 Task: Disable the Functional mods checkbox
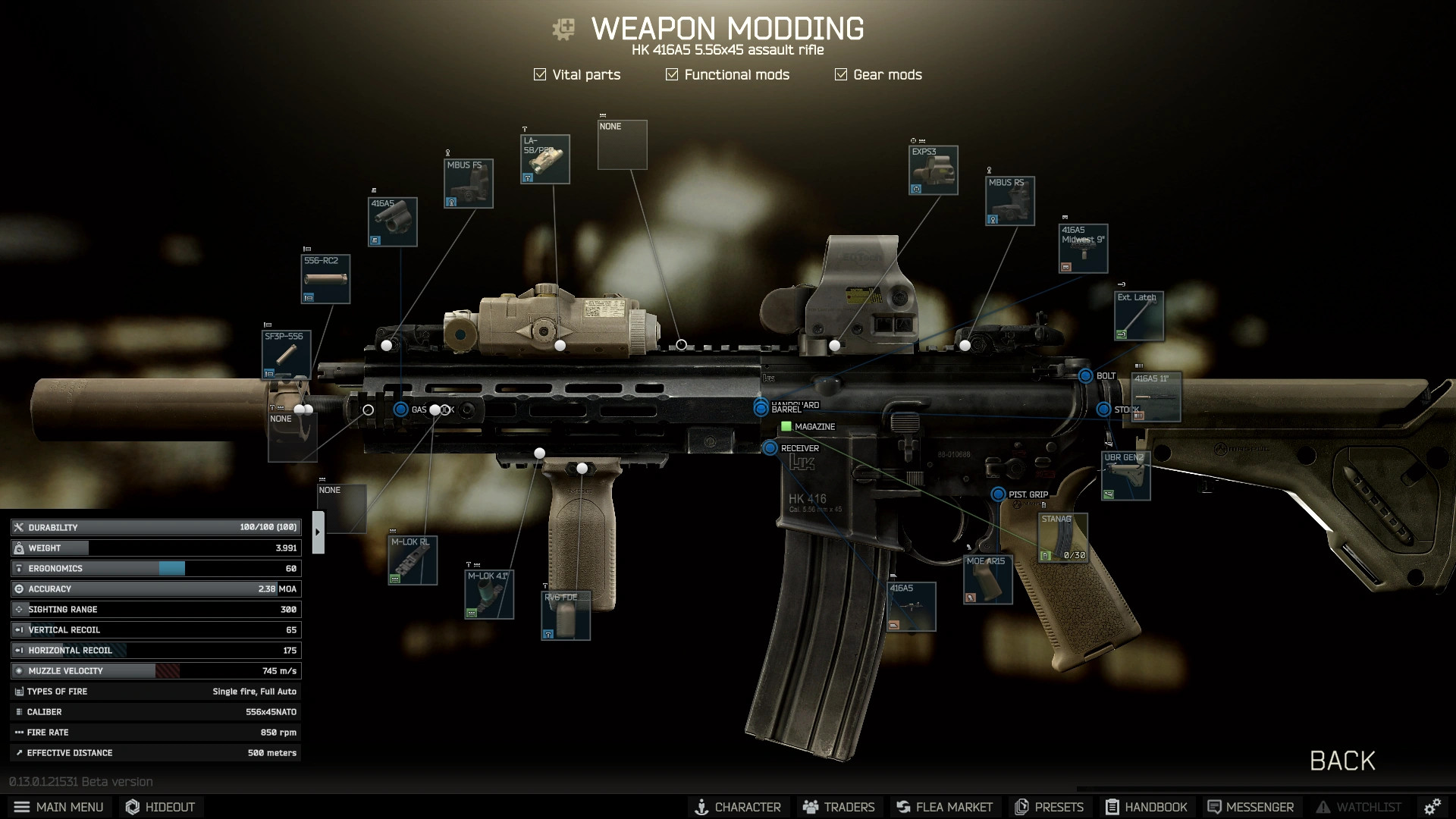pos(670,74)
